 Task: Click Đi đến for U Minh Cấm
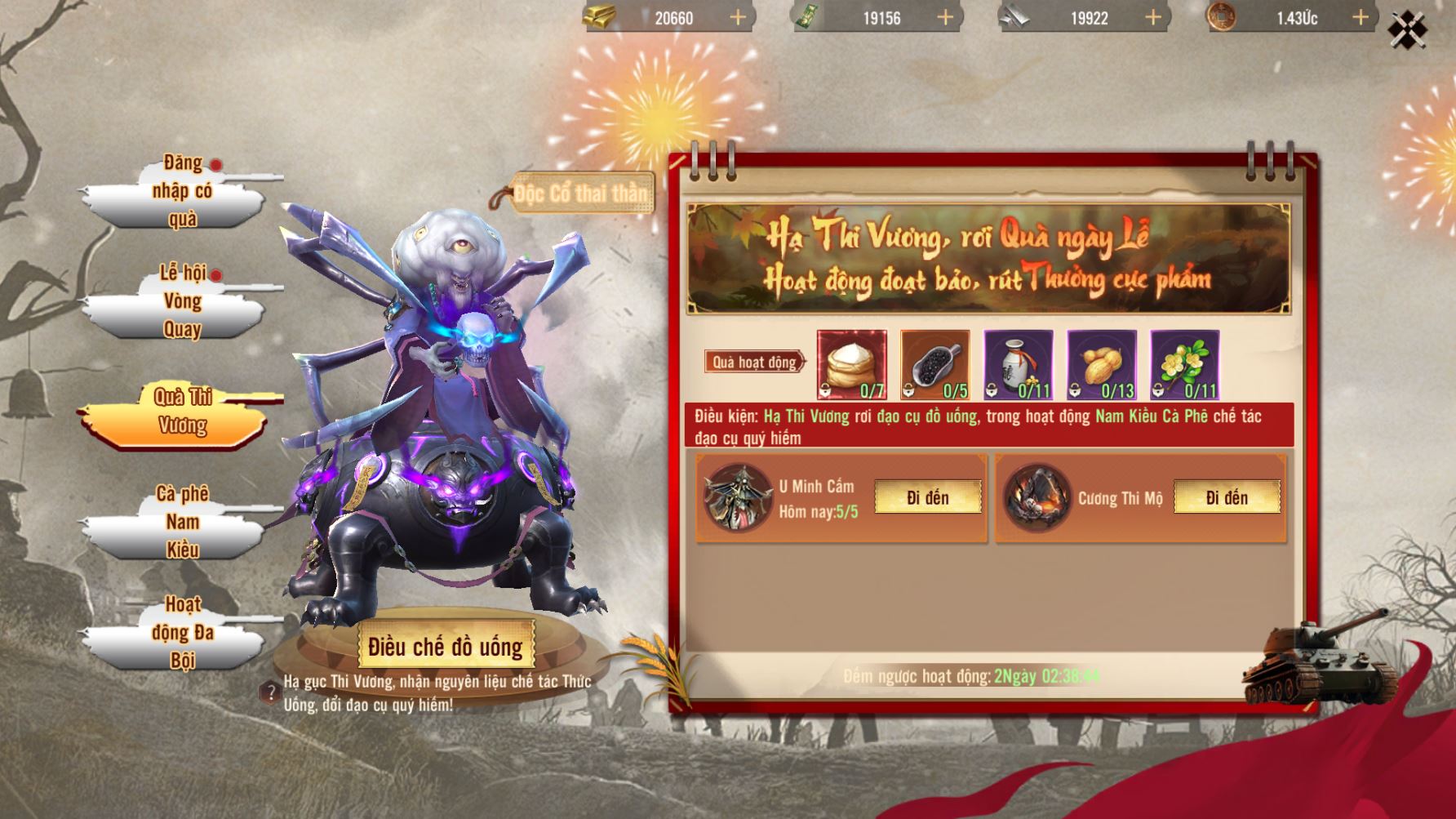tap(927, 497)
